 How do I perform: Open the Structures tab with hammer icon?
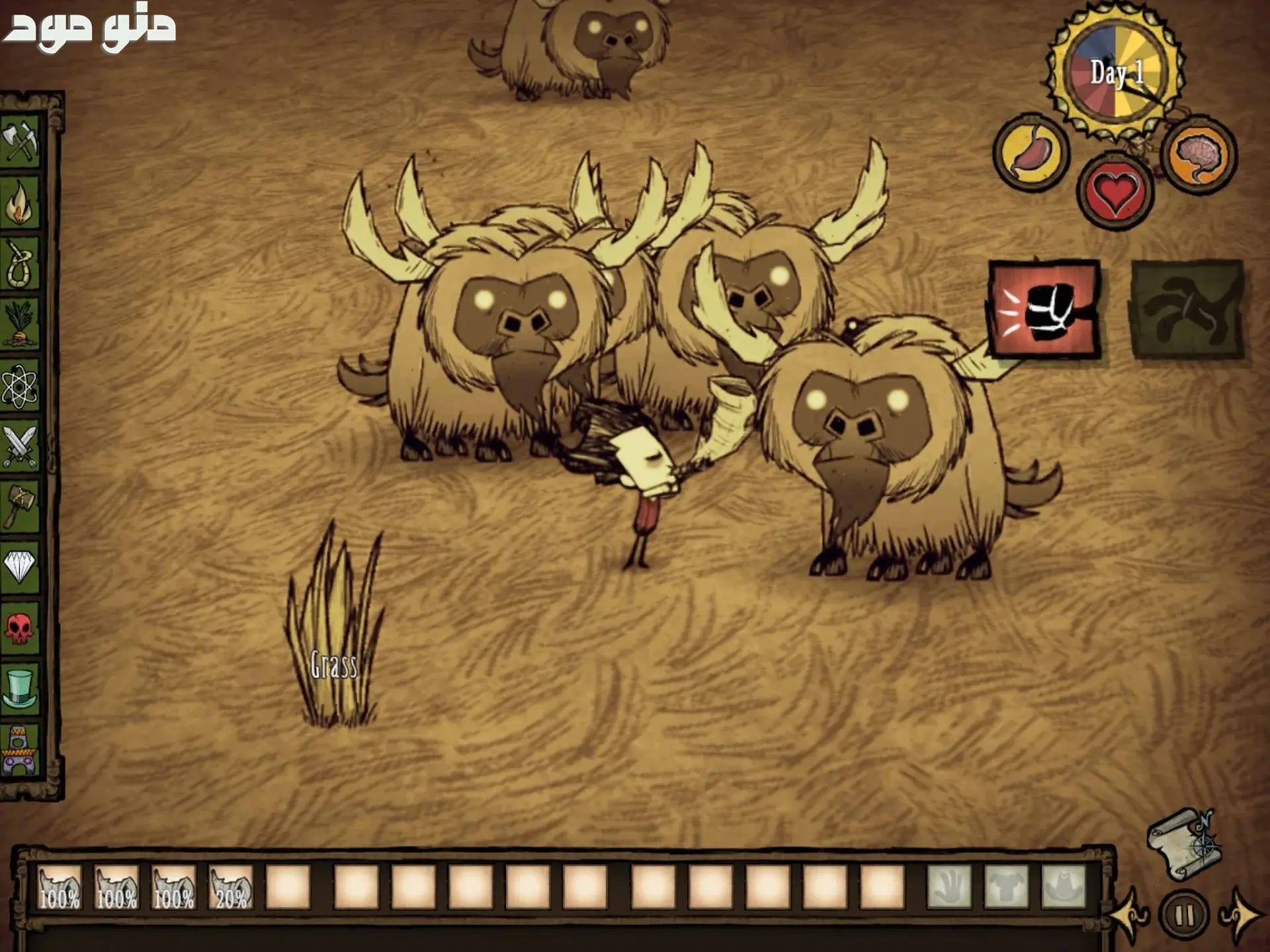[20, 506]
